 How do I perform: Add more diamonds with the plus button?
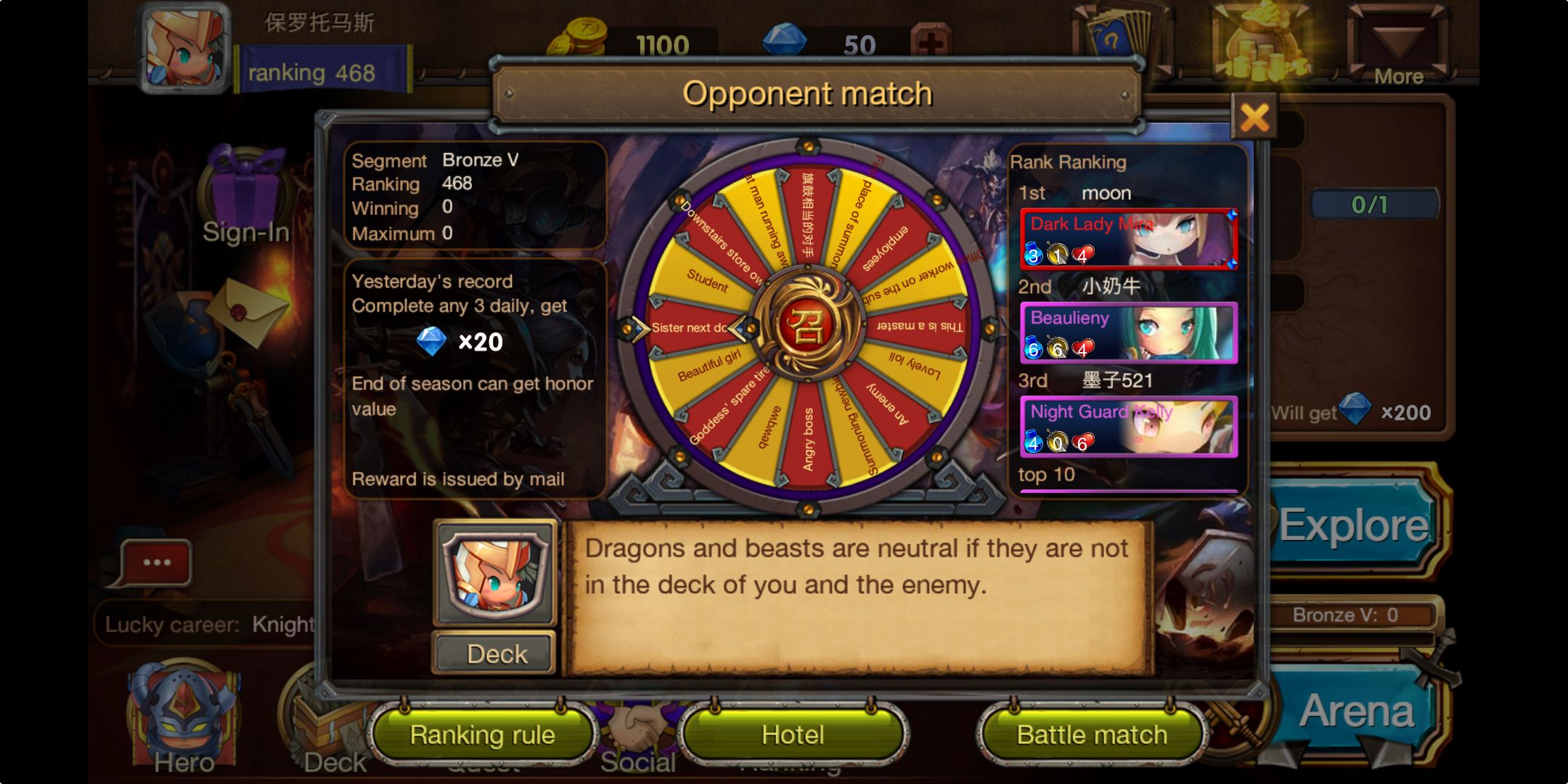point(930,44)
